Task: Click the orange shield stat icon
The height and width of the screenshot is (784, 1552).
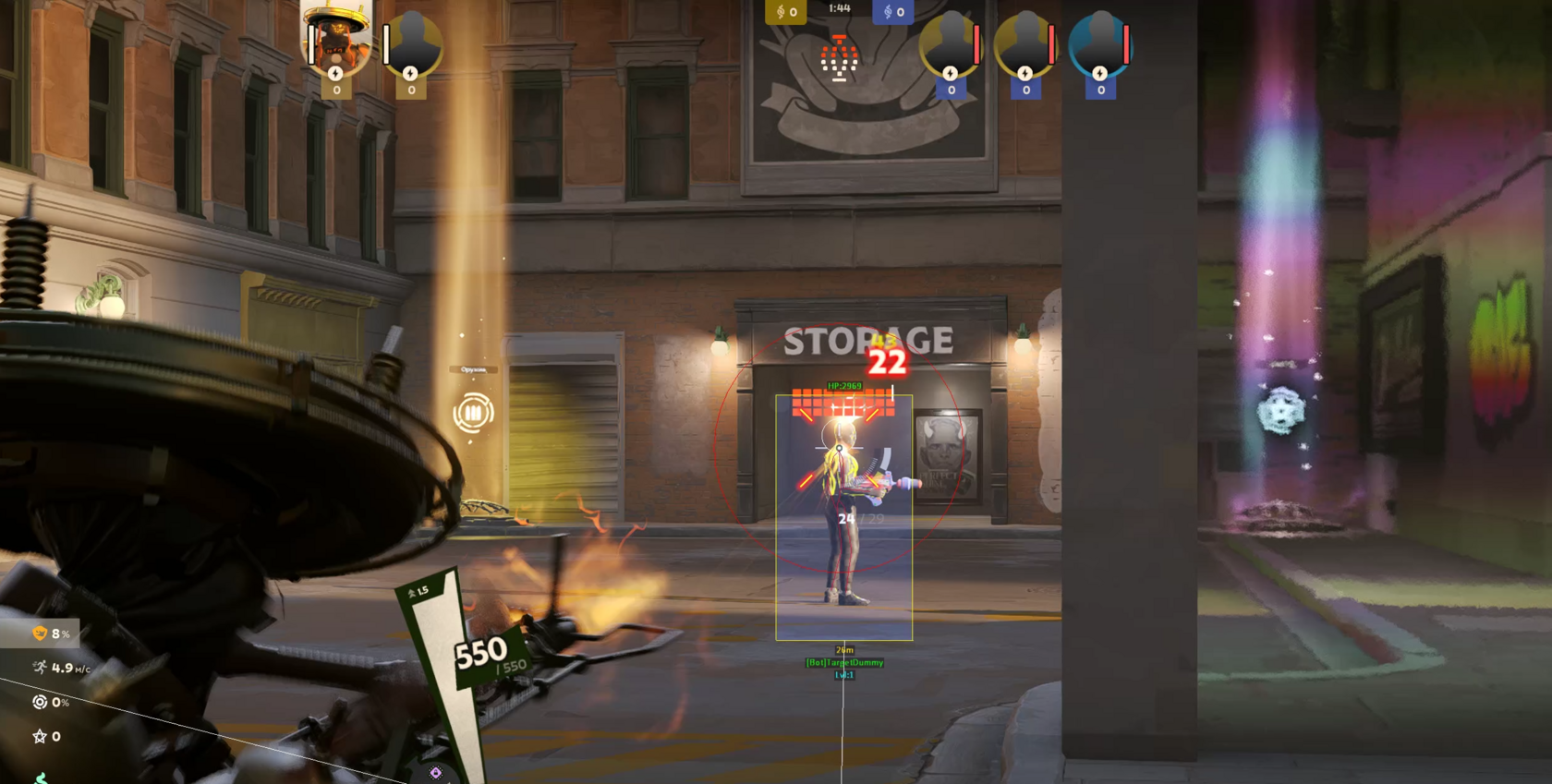Action: click(40, 633)
